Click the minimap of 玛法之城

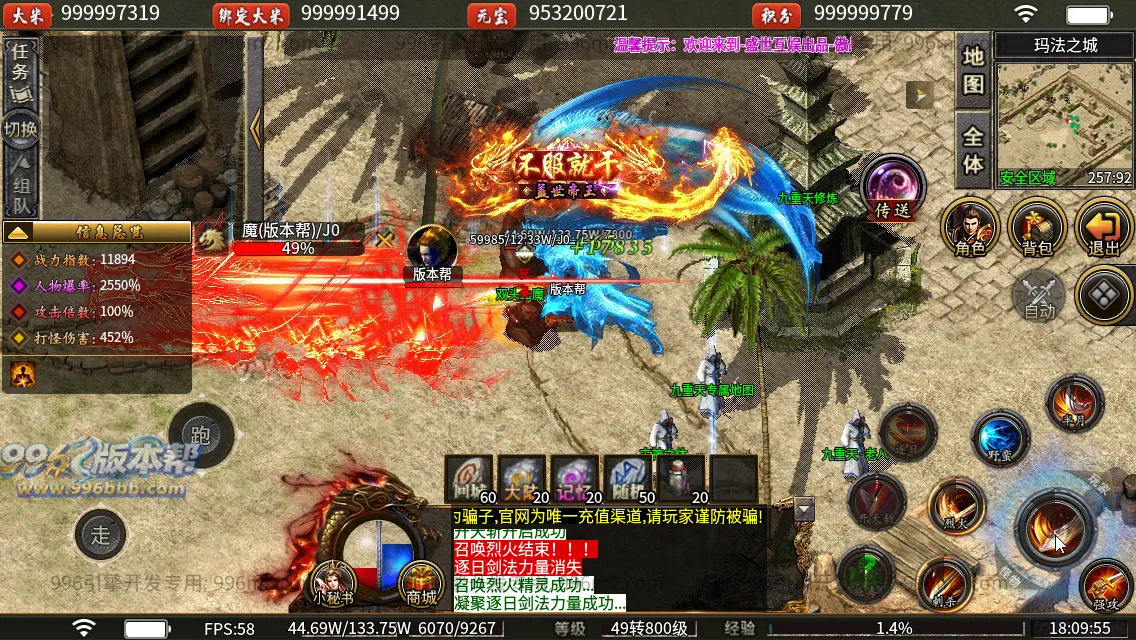coord(1064,115)
